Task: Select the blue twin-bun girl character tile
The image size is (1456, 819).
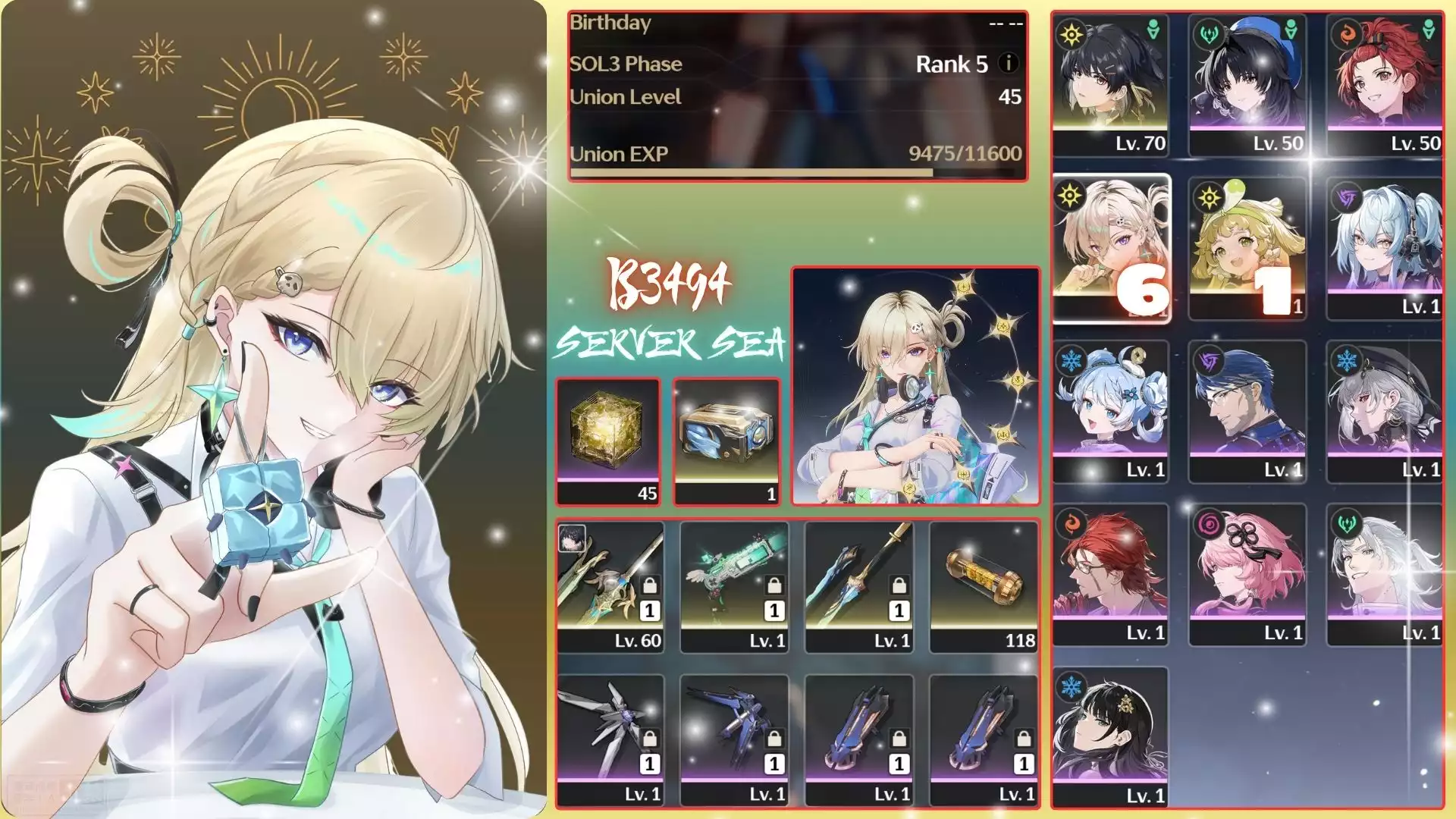Action: (1110, 412)
